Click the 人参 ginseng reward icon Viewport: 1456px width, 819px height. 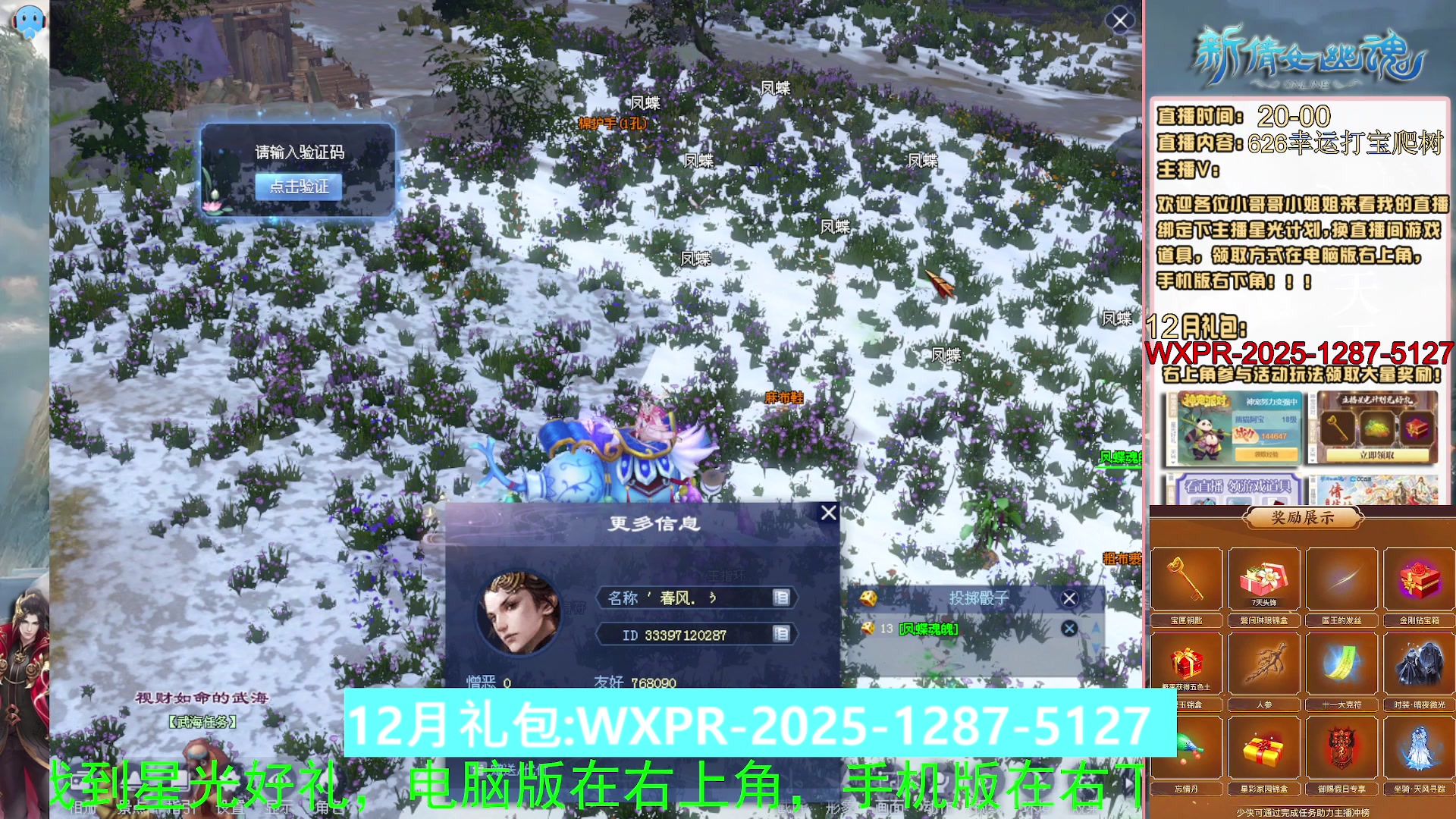[1264, 664]
